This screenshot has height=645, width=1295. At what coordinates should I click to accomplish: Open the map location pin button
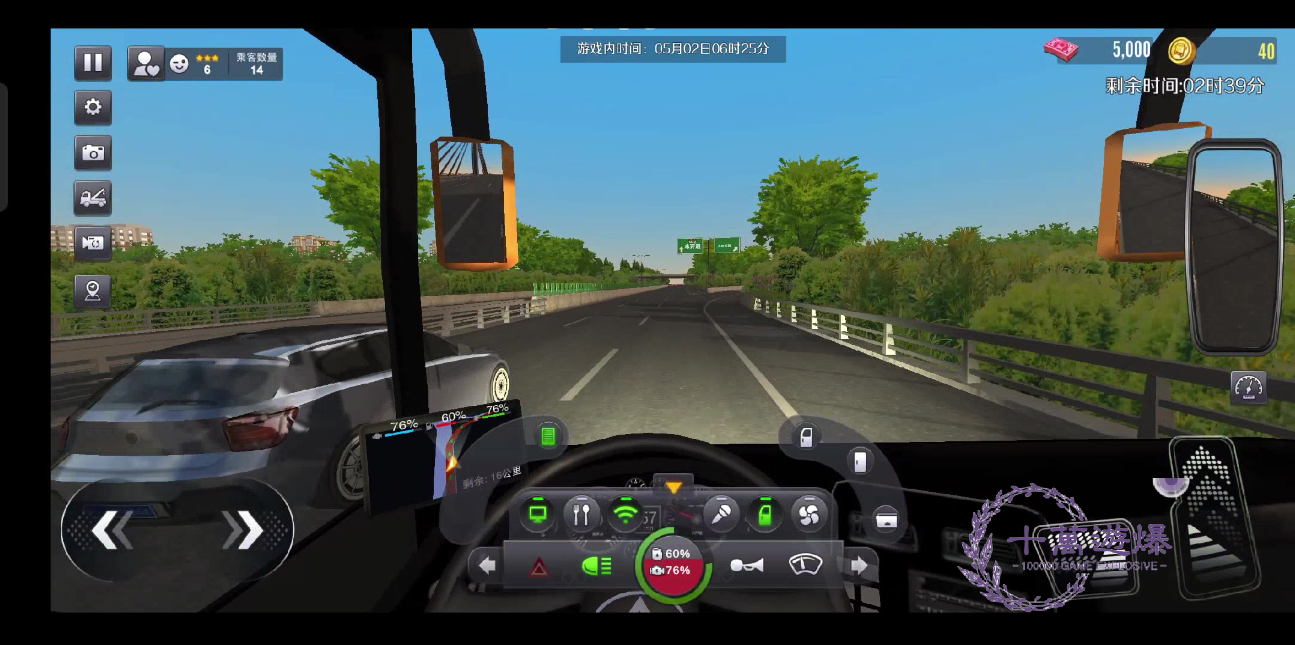pyautogui.click(x=93, y=291)
